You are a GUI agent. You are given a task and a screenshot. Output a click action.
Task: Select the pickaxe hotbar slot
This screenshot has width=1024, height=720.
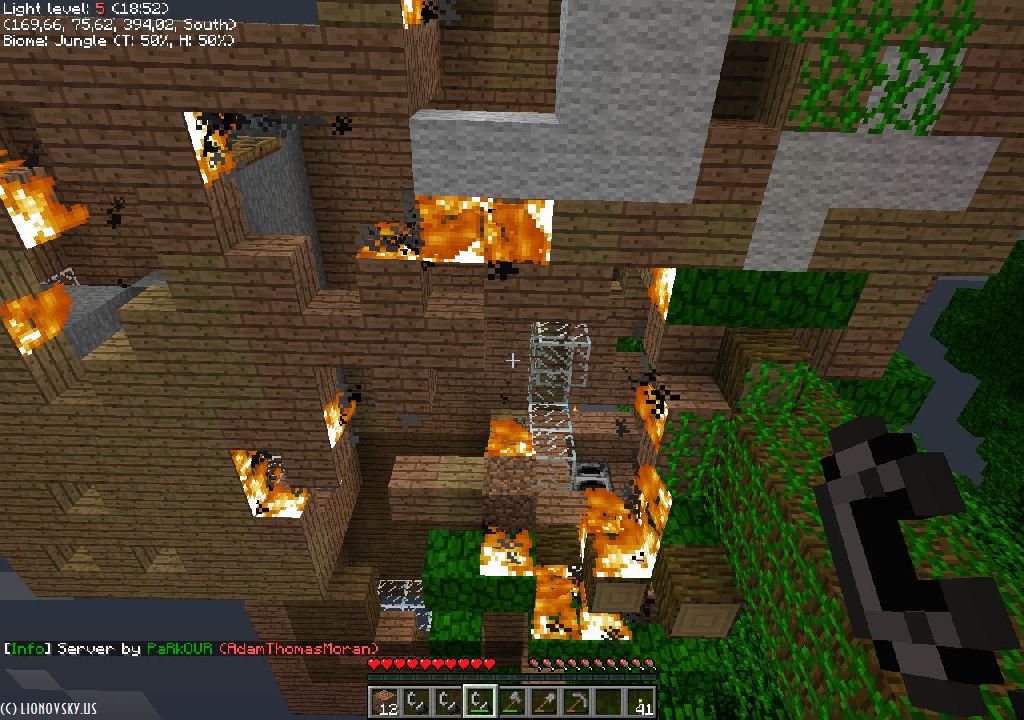pyautogui.click(x=577, y=702)
